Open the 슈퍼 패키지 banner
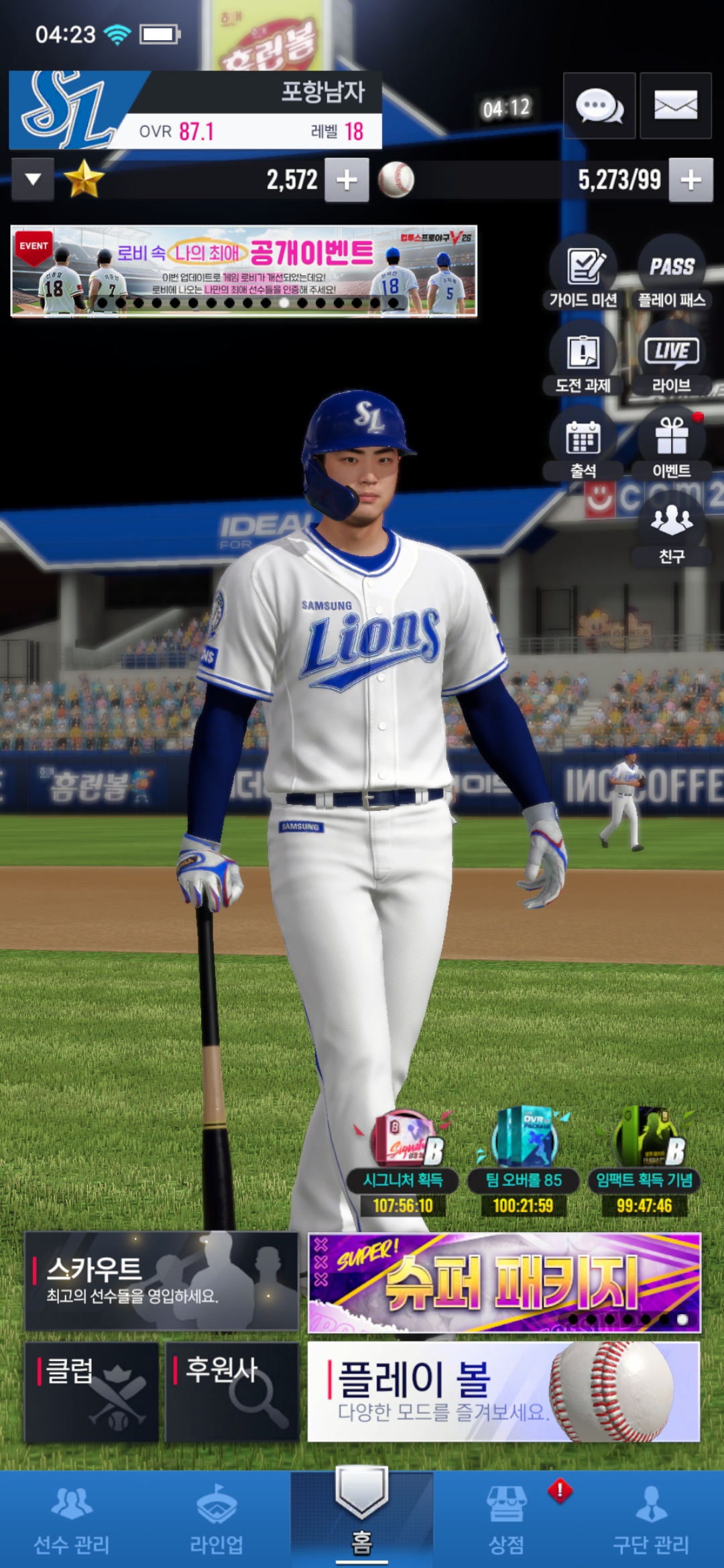Viewport: 724px width, 1568px height. tap(504, 1283)
